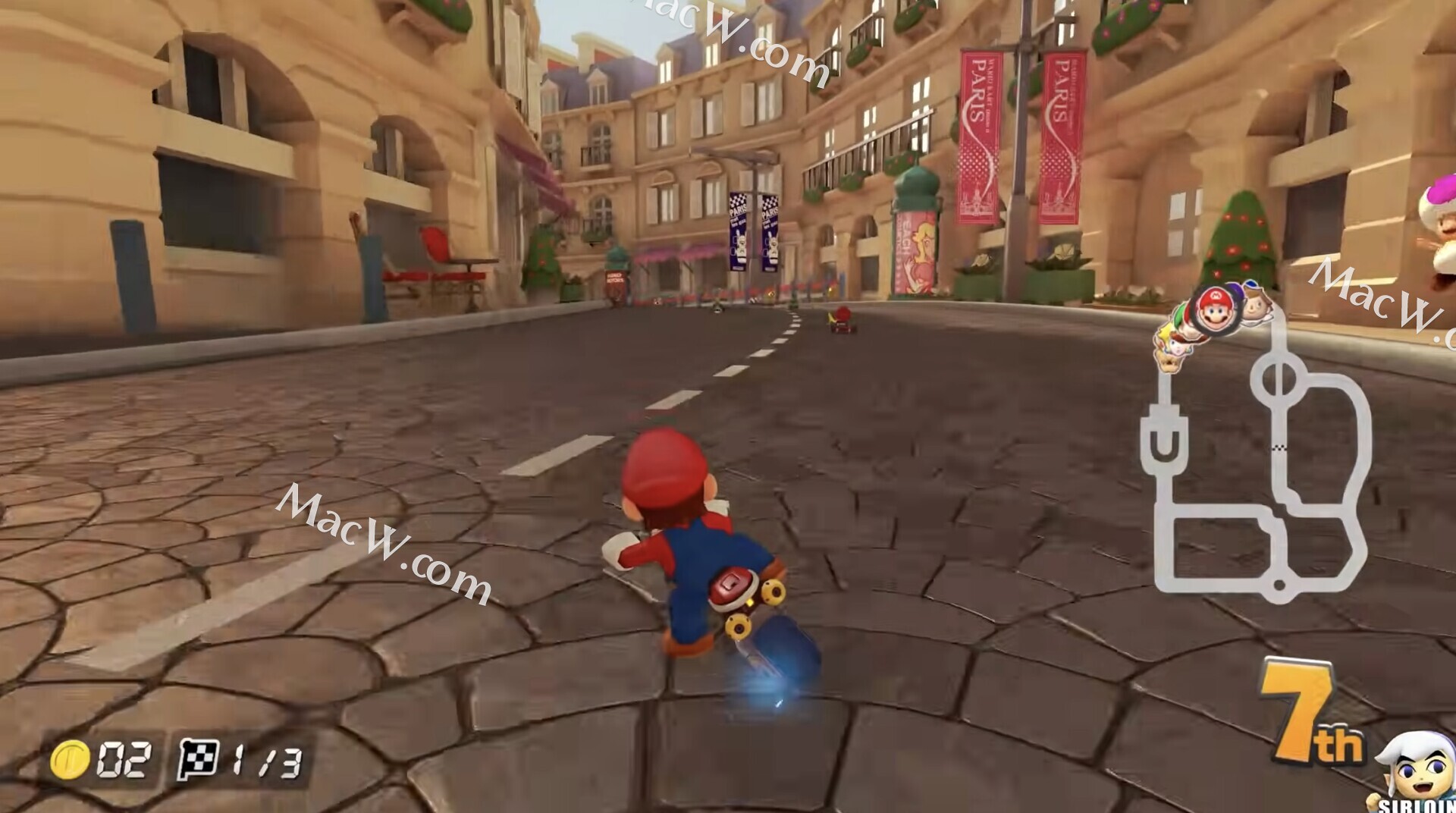Select Mario's head marker on the minimap
This screenshot has width=1456, height=813.
pos(1216,309)
